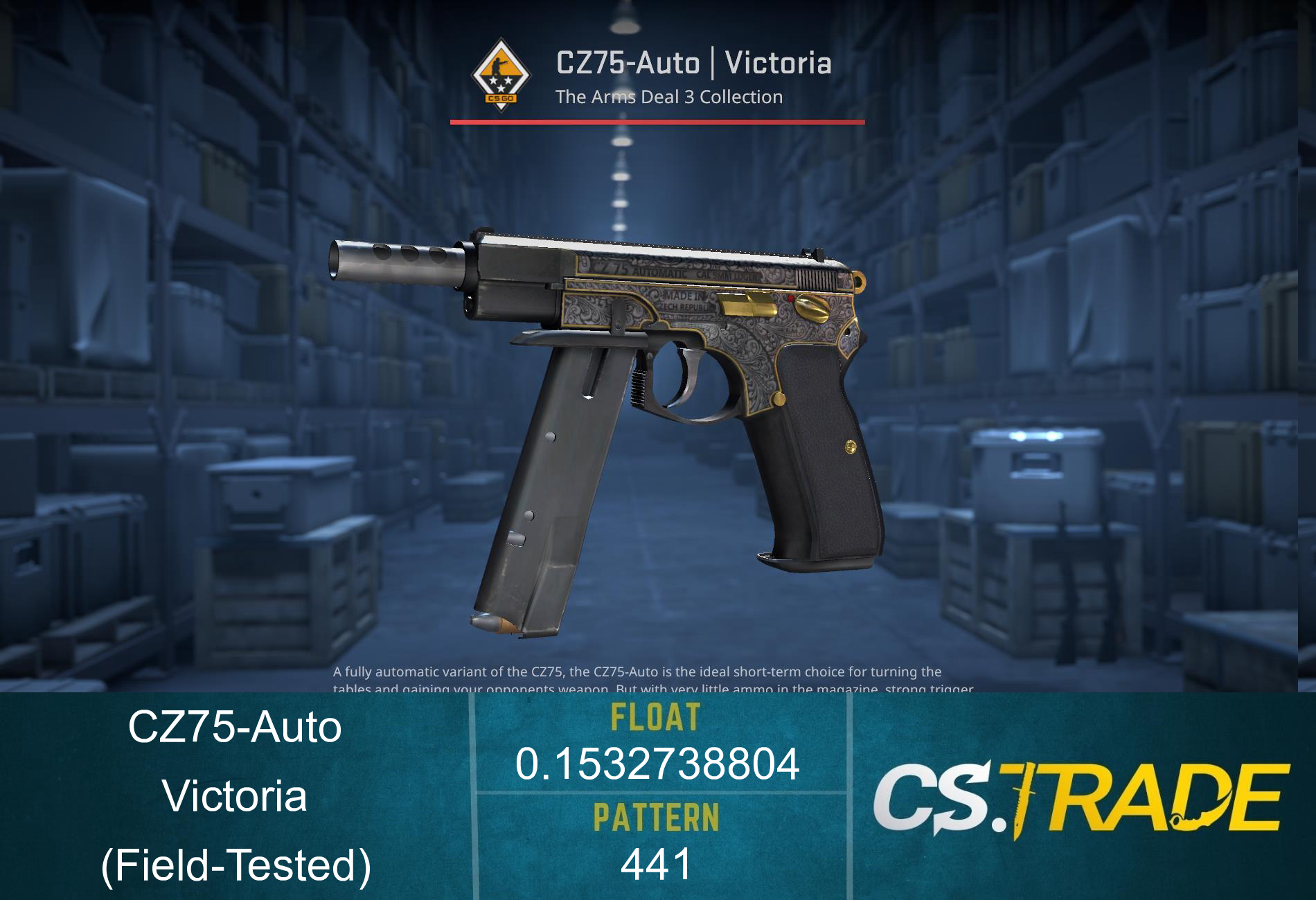Click the knife graphic in the CS.TRADE logo
Image resolution: width=1316 pixels, height=900 pixels.
pyautogui.click(x=1024, y=796)
